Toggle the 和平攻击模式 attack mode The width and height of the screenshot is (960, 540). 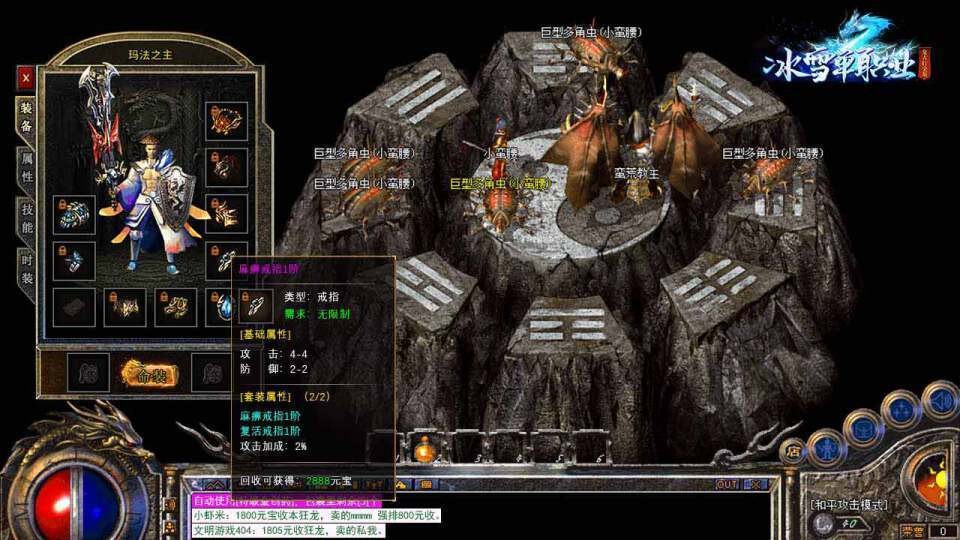click(x=848, y=504)
